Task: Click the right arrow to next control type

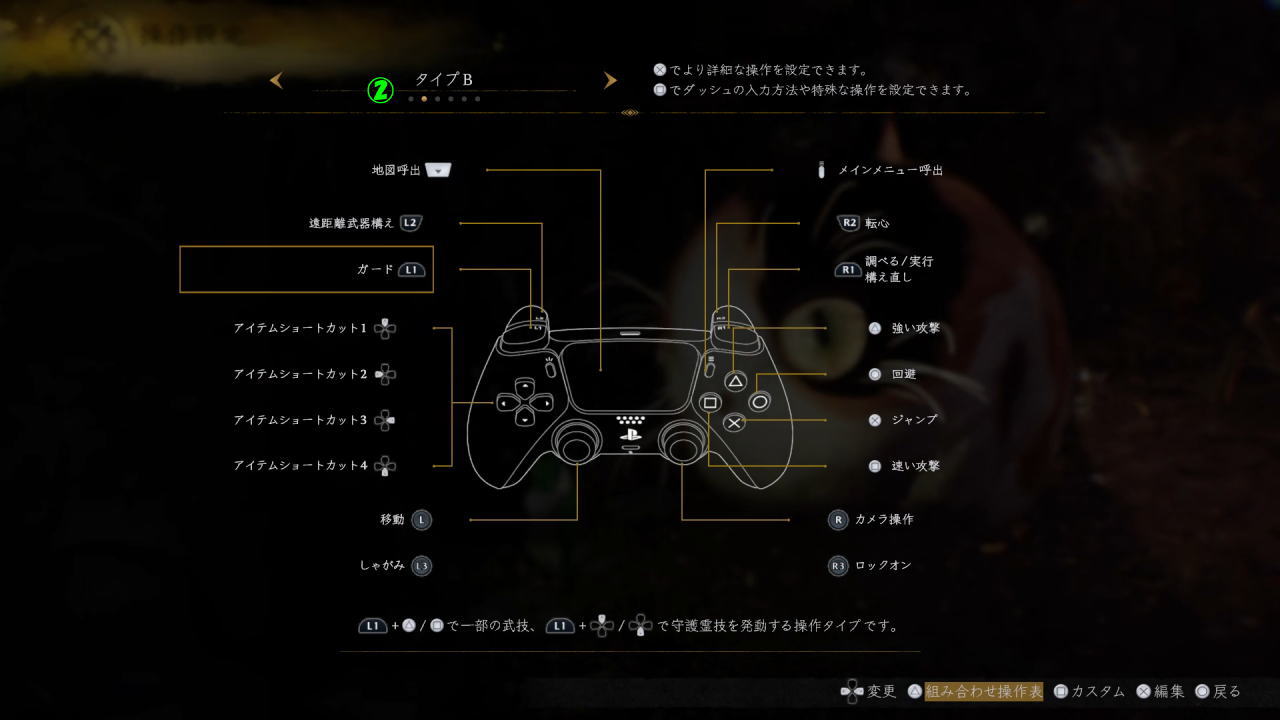Action: (610, 80)
